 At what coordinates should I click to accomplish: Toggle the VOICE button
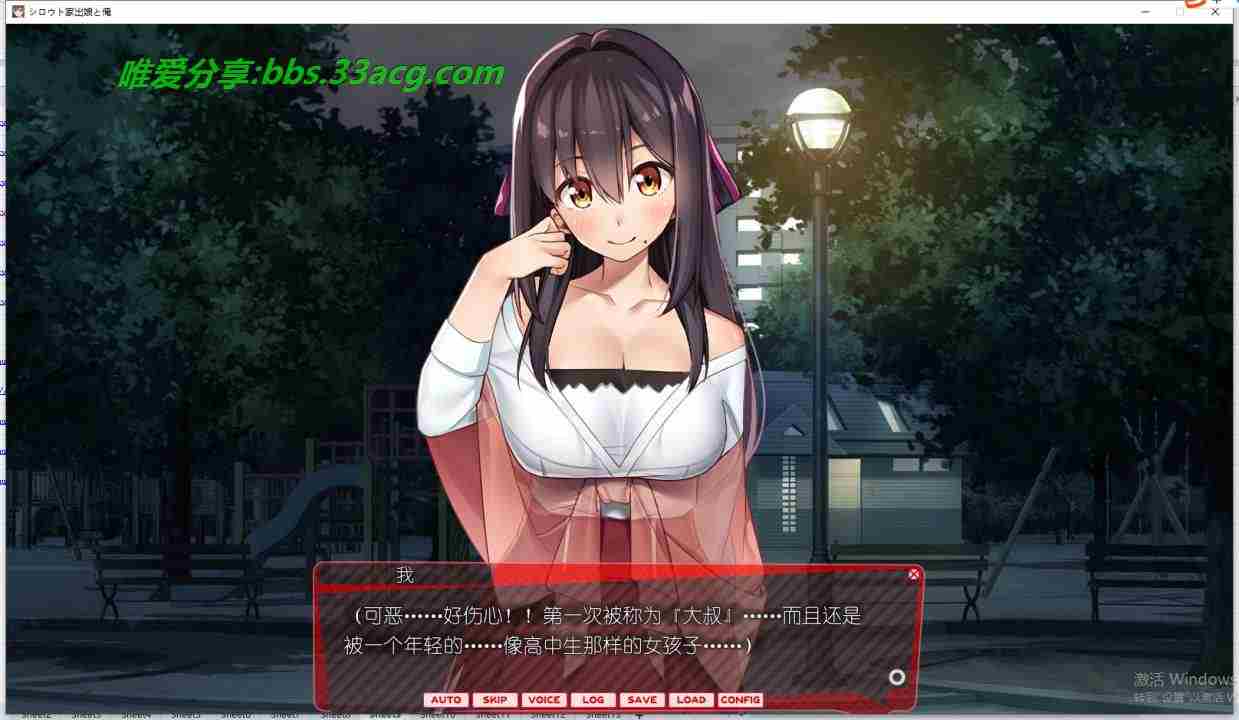(x=544, y=700)
